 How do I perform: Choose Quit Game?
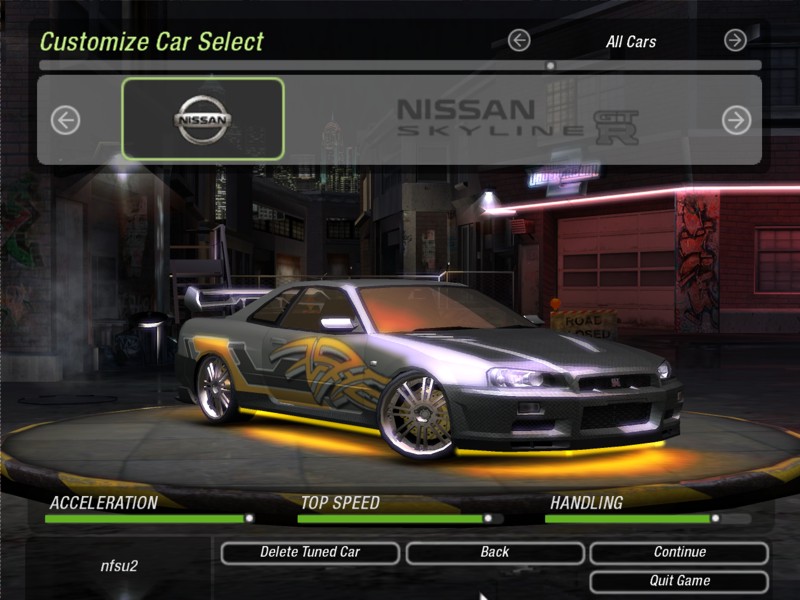tap(679, 581)
